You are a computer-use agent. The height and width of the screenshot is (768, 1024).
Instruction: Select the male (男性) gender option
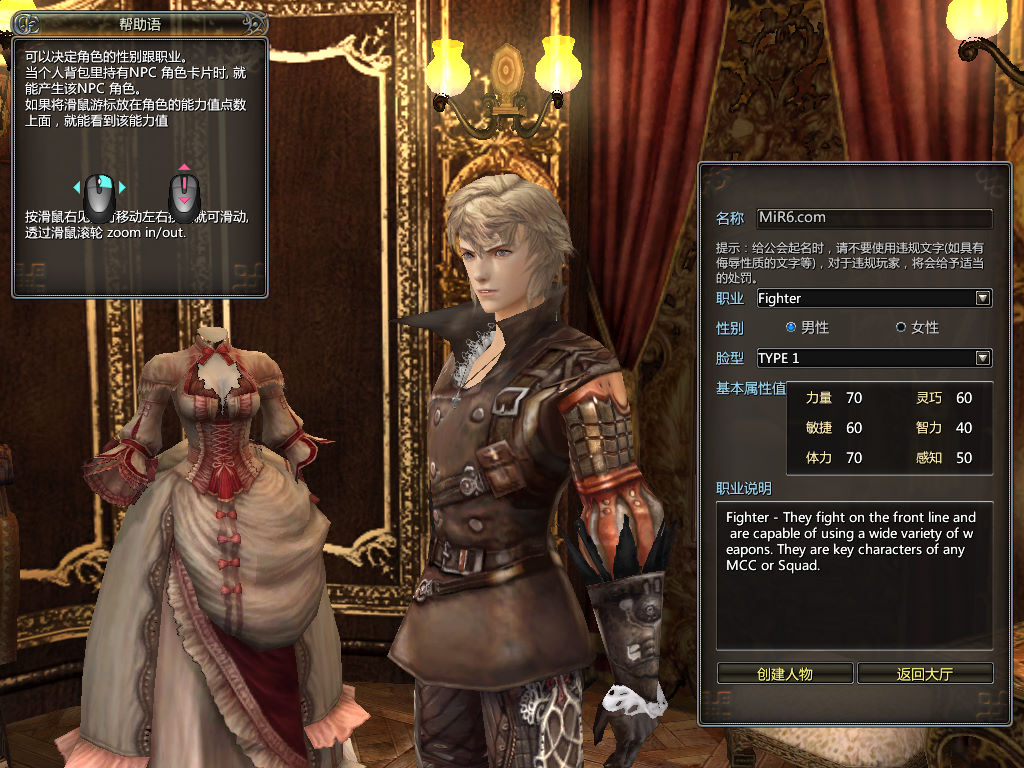pyautogui.click(x=791, y=327)
